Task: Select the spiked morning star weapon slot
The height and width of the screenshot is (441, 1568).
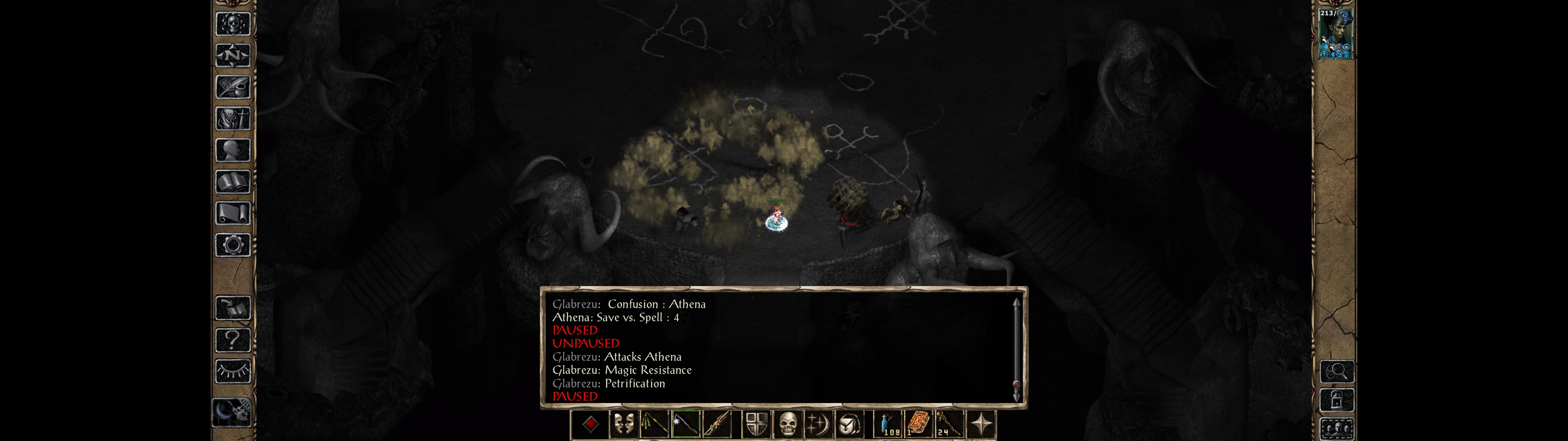Action: point(686,424)
